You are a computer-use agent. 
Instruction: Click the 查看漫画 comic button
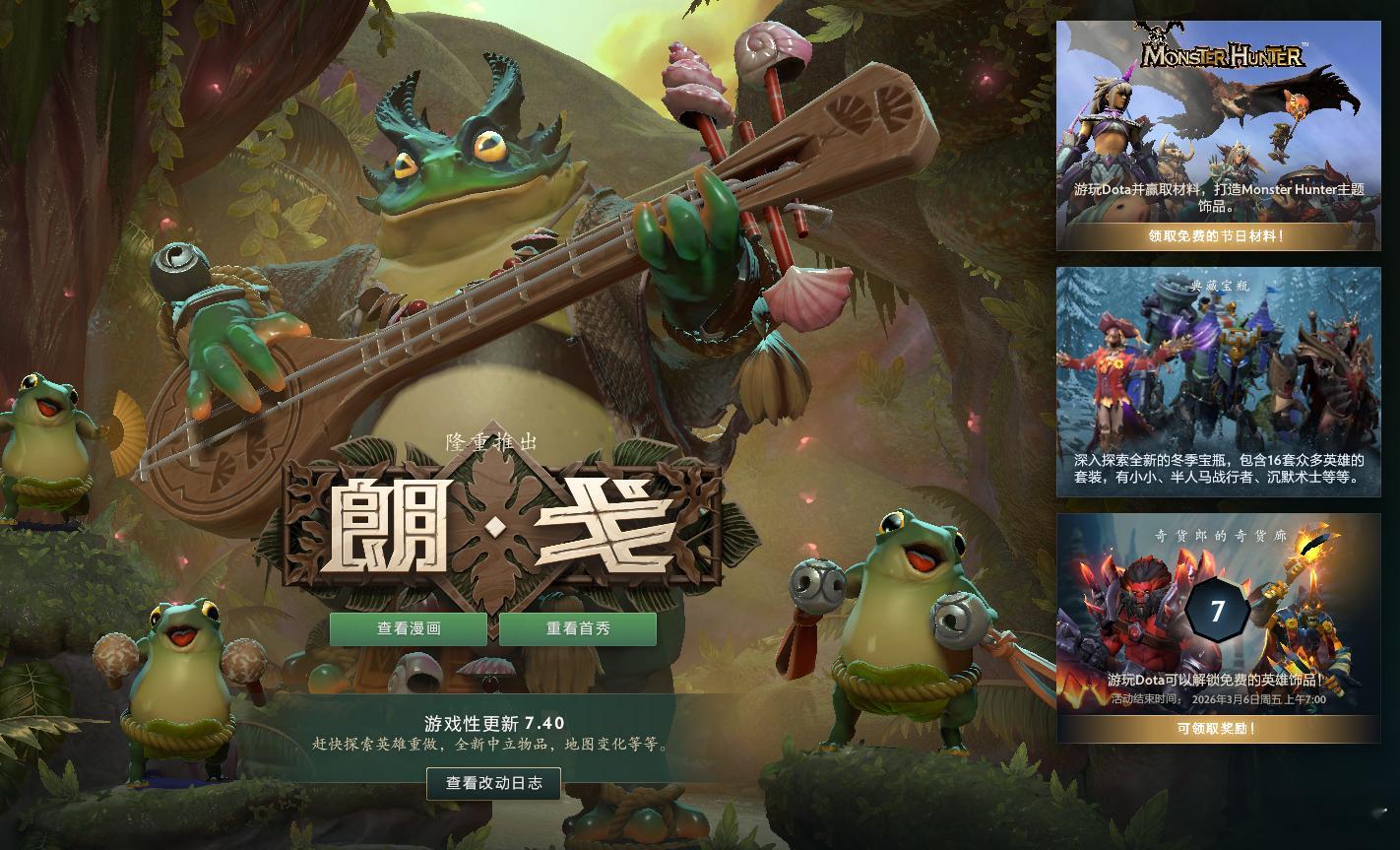[408, 628]
